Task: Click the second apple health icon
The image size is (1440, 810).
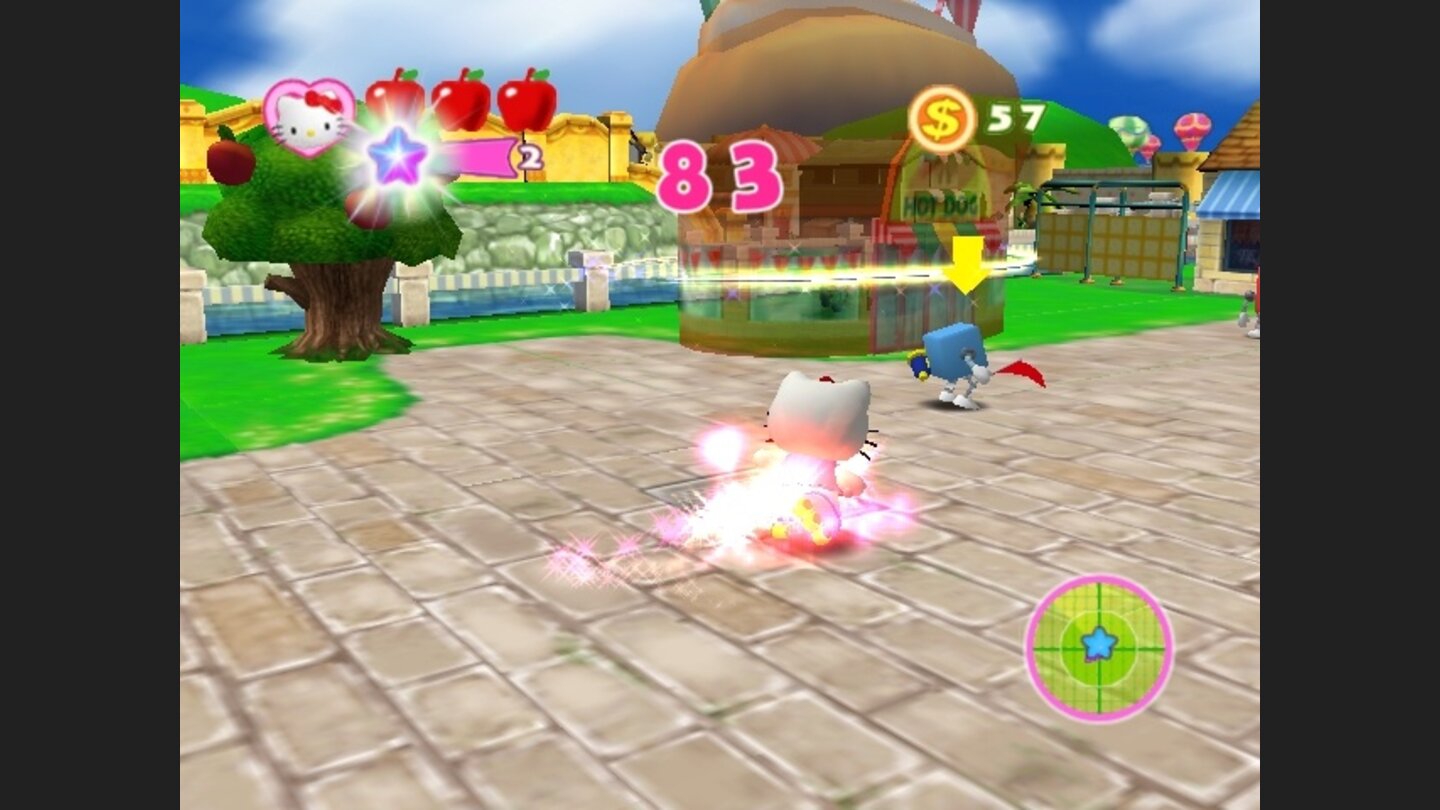Action: coord(461,99)
